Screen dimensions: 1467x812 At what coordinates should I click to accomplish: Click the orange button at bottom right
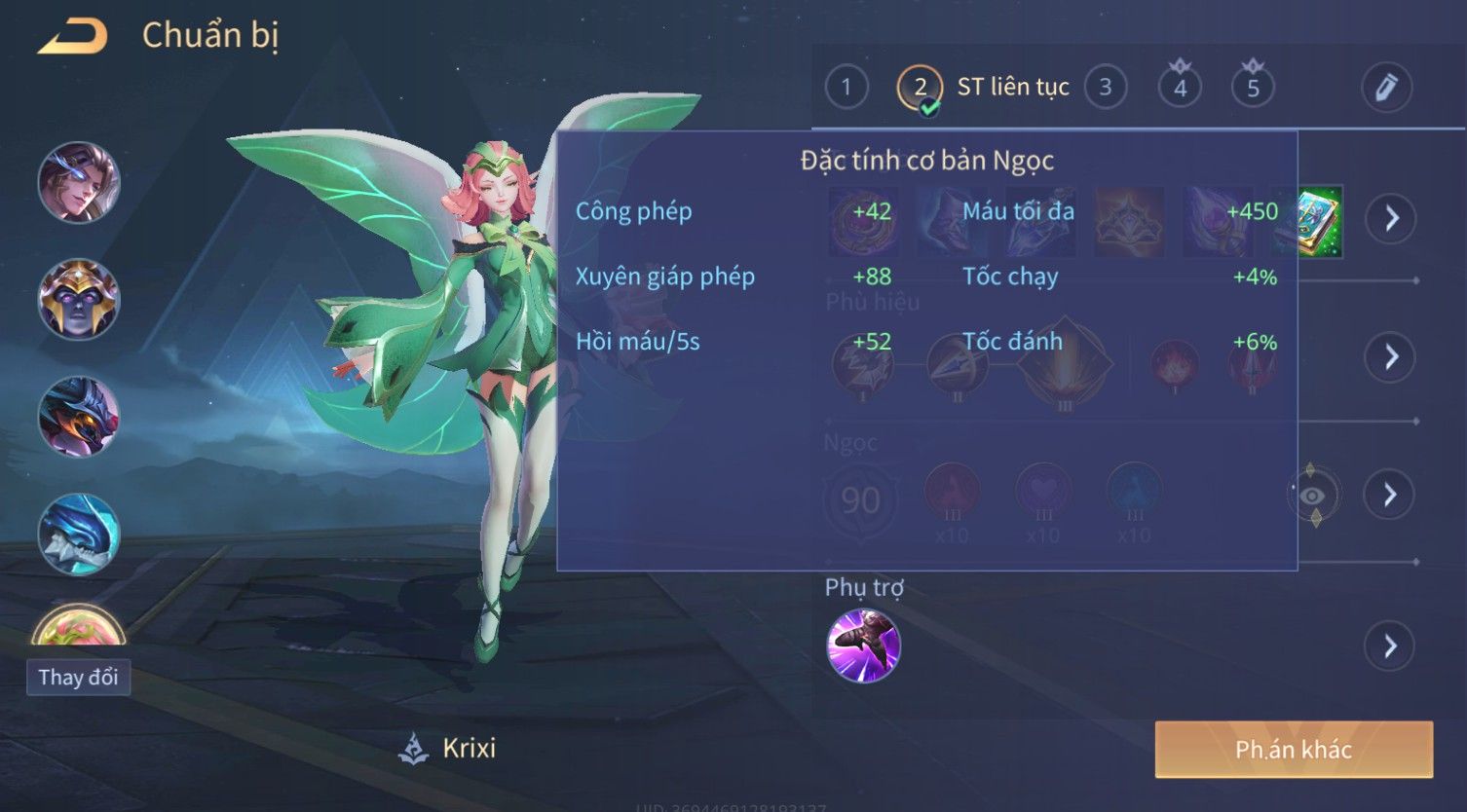coord(1293,749)
